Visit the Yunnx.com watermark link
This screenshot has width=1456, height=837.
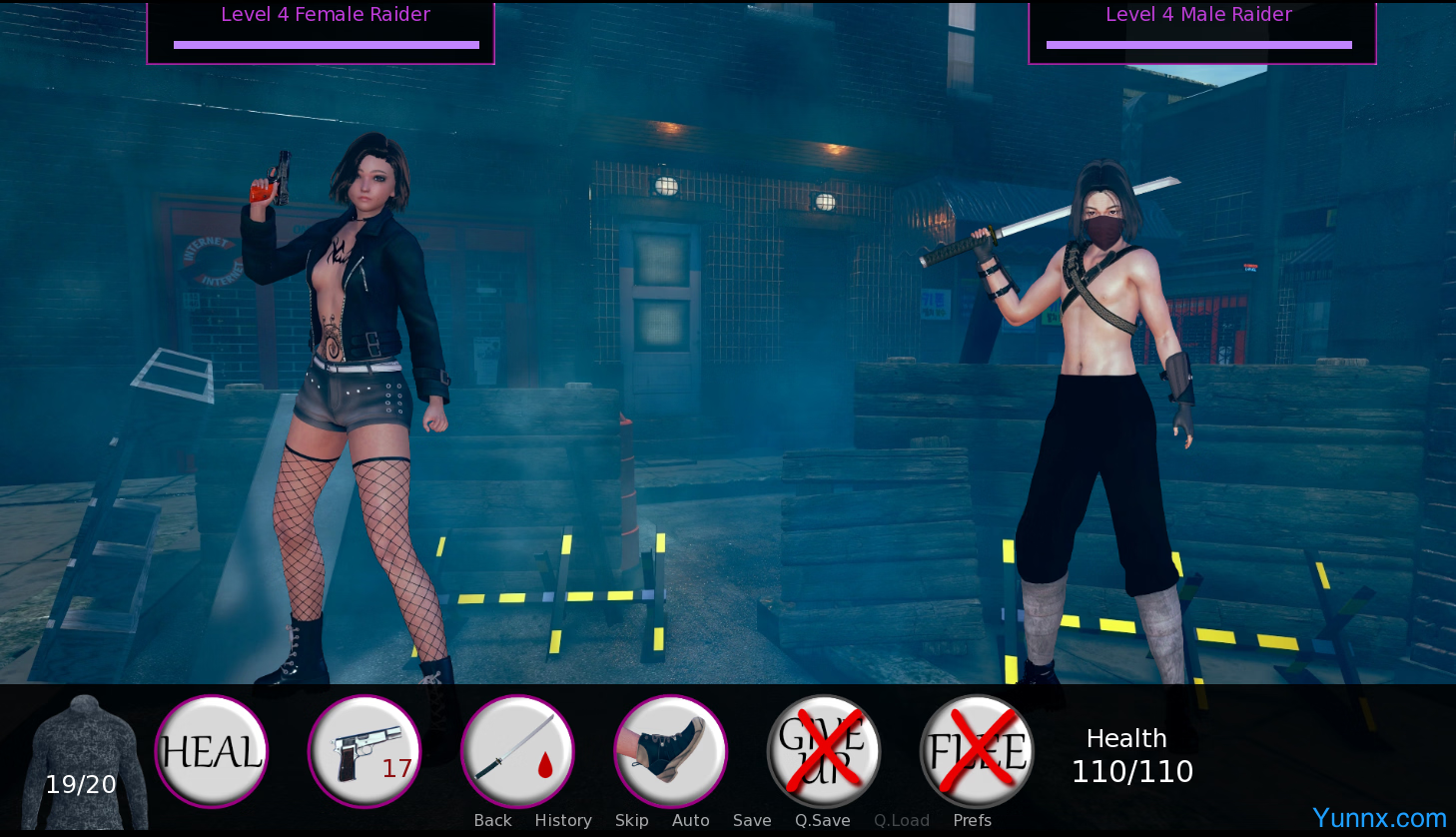coord(1379,818)
